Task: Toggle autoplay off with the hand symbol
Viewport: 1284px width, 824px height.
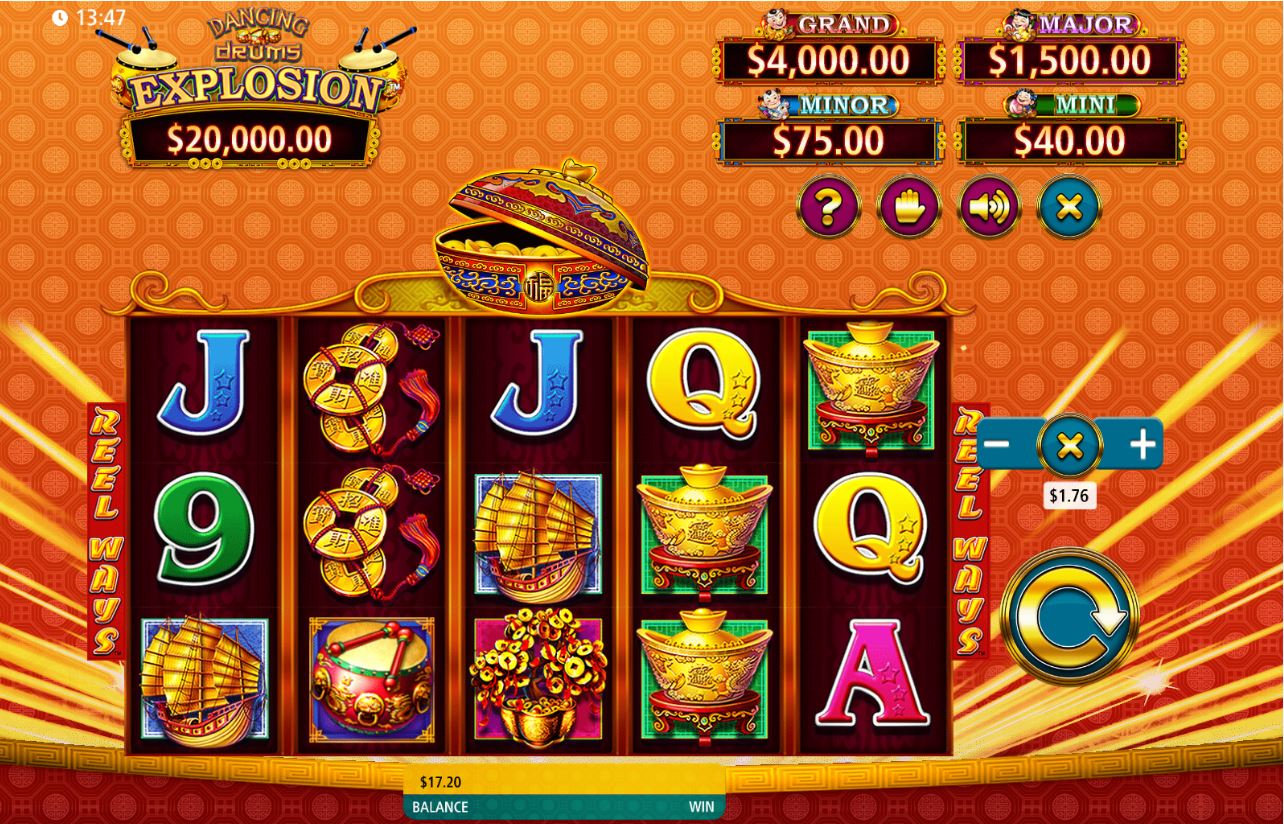Action: point(908,207)
